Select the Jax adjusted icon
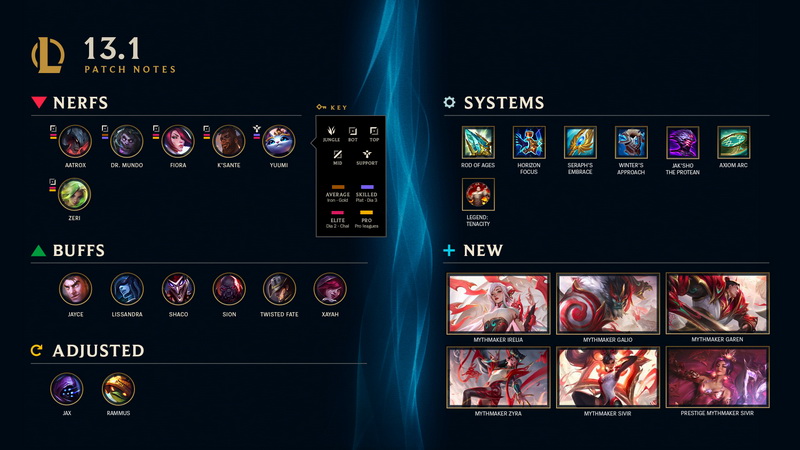The image size is (800, 450). click(x=67, y=389)
